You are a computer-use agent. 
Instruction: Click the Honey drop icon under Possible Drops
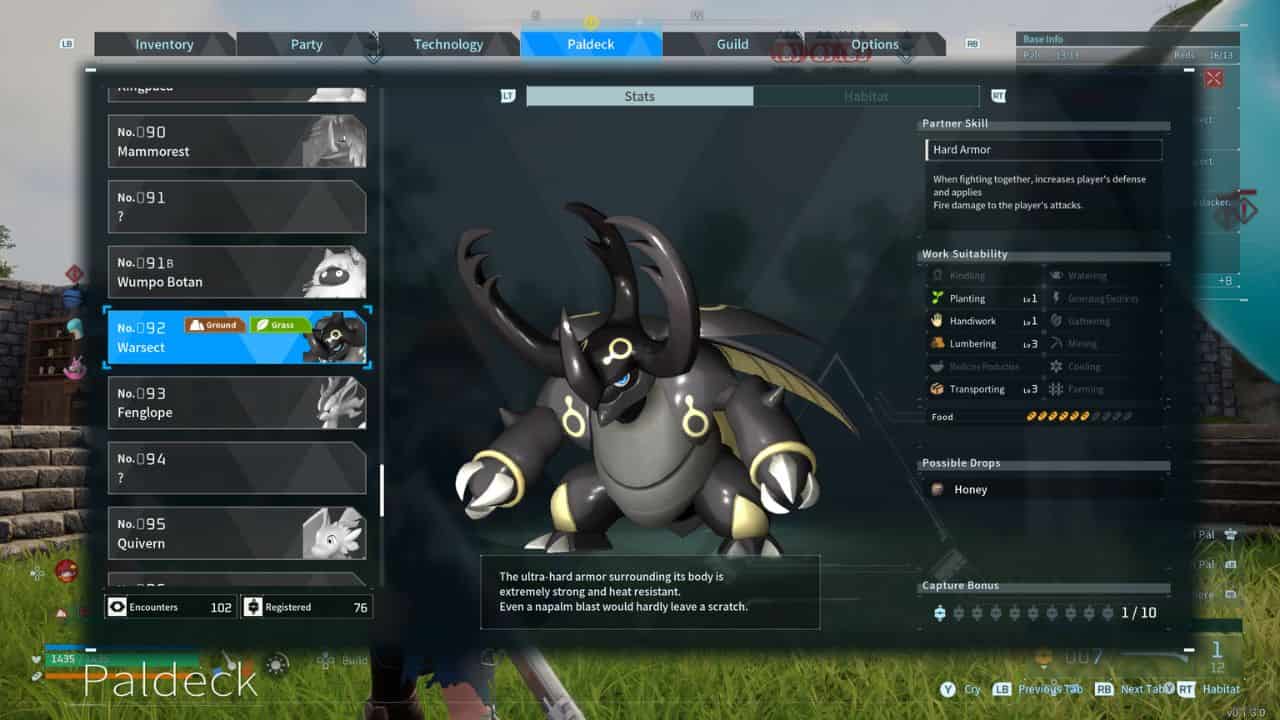[937, 490]
